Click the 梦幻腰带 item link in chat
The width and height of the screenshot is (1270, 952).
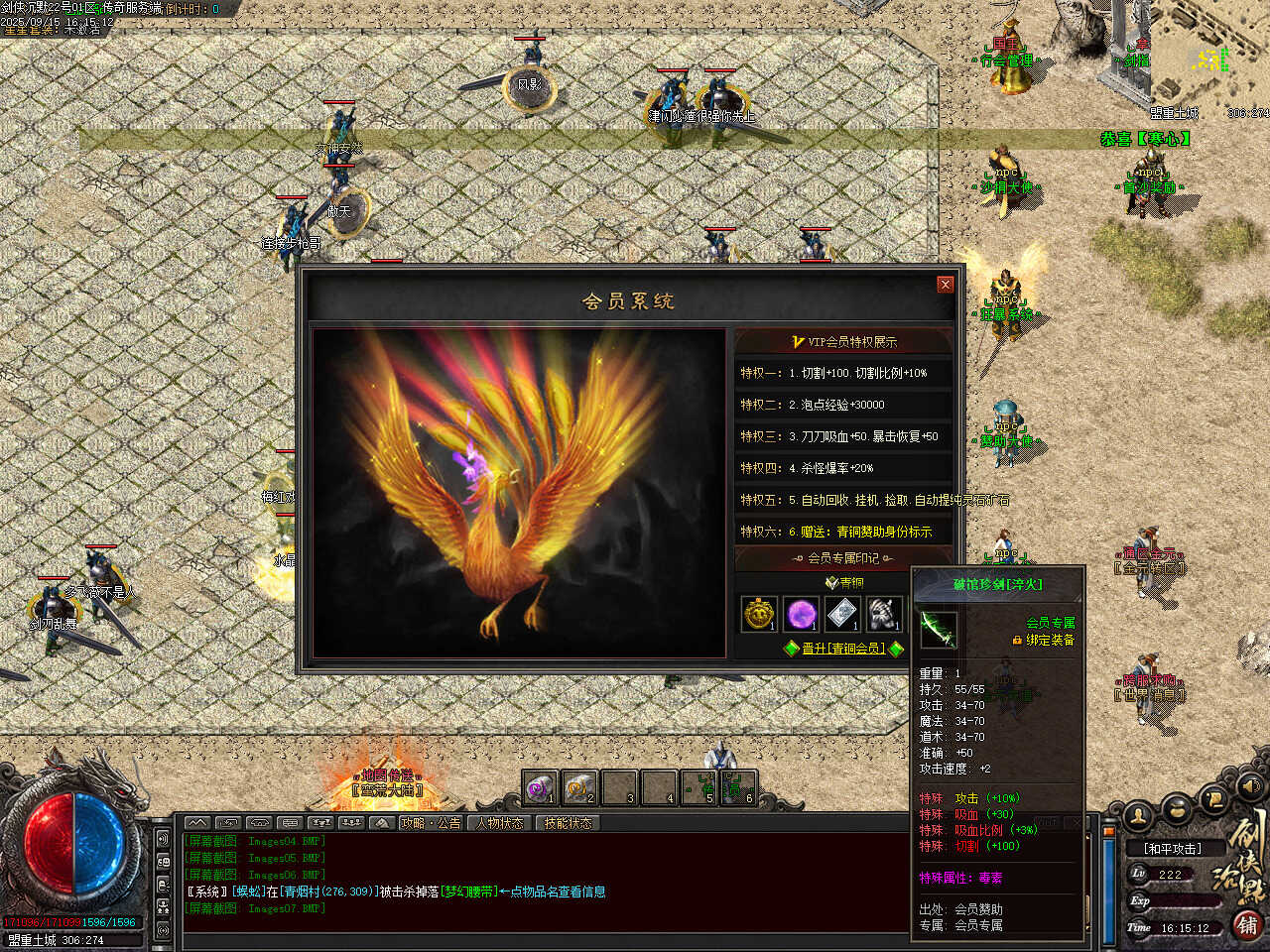tap(469, 892)
